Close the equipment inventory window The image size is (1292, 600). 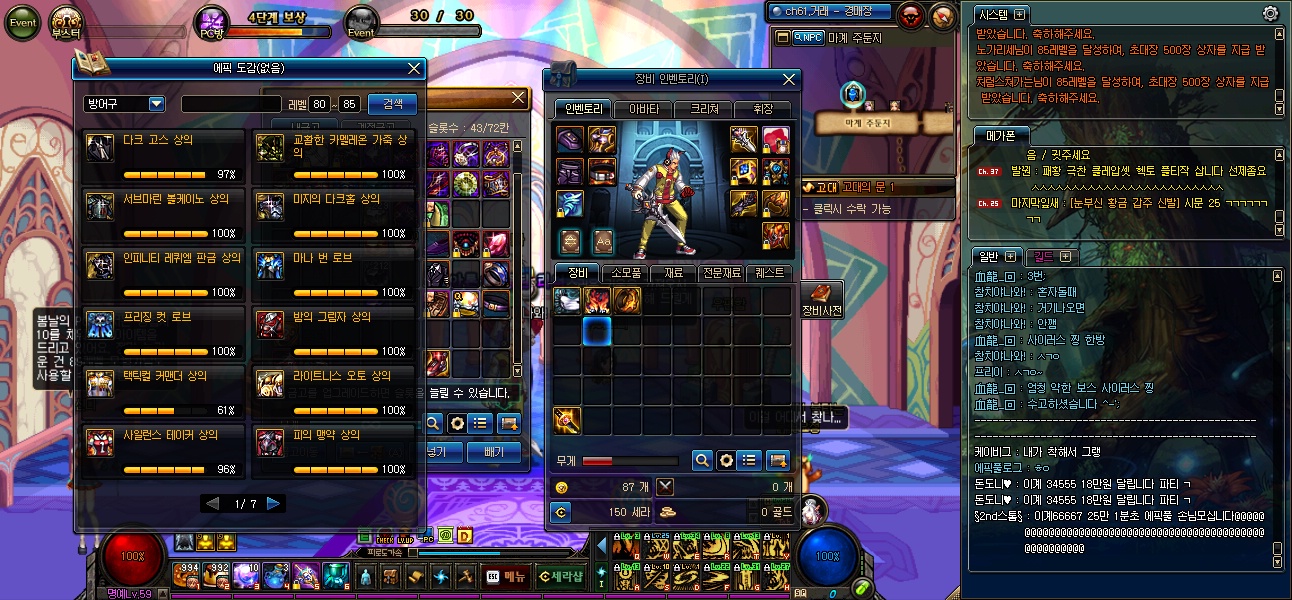(789, 79)
